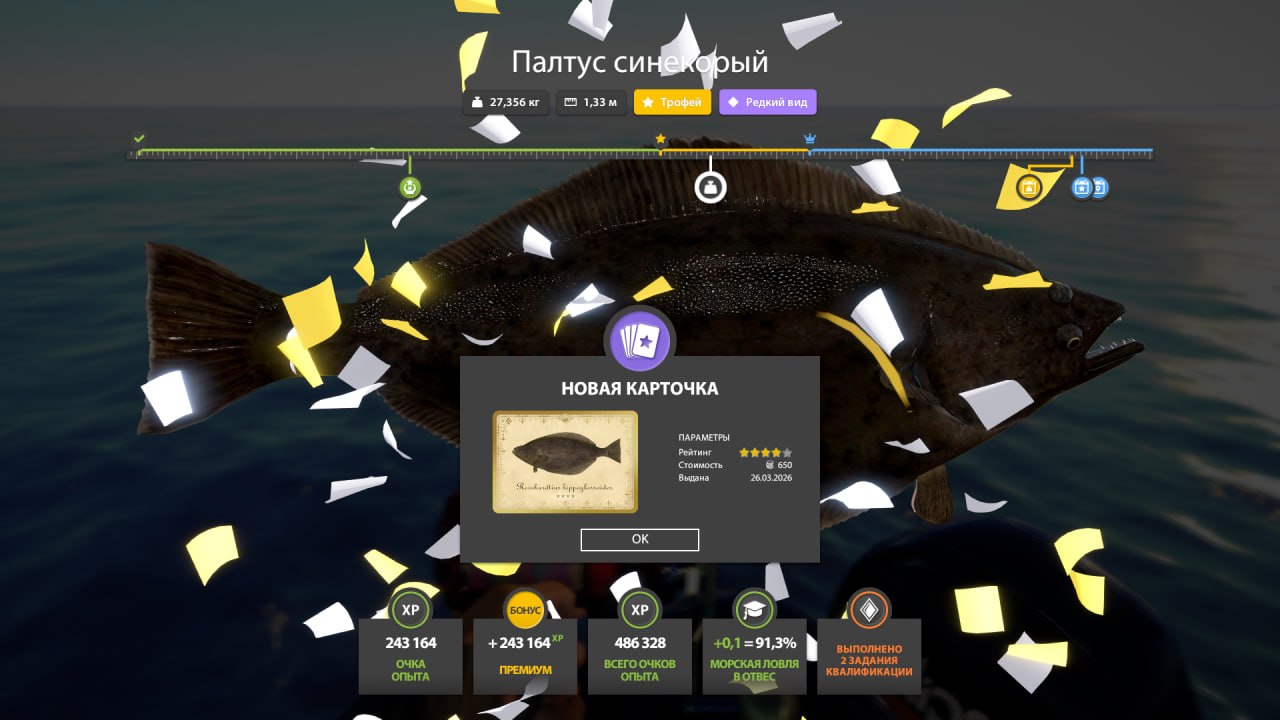Select the purple Редкий вид badge
Screen dimensions: 1280x720
coord(767,101)
